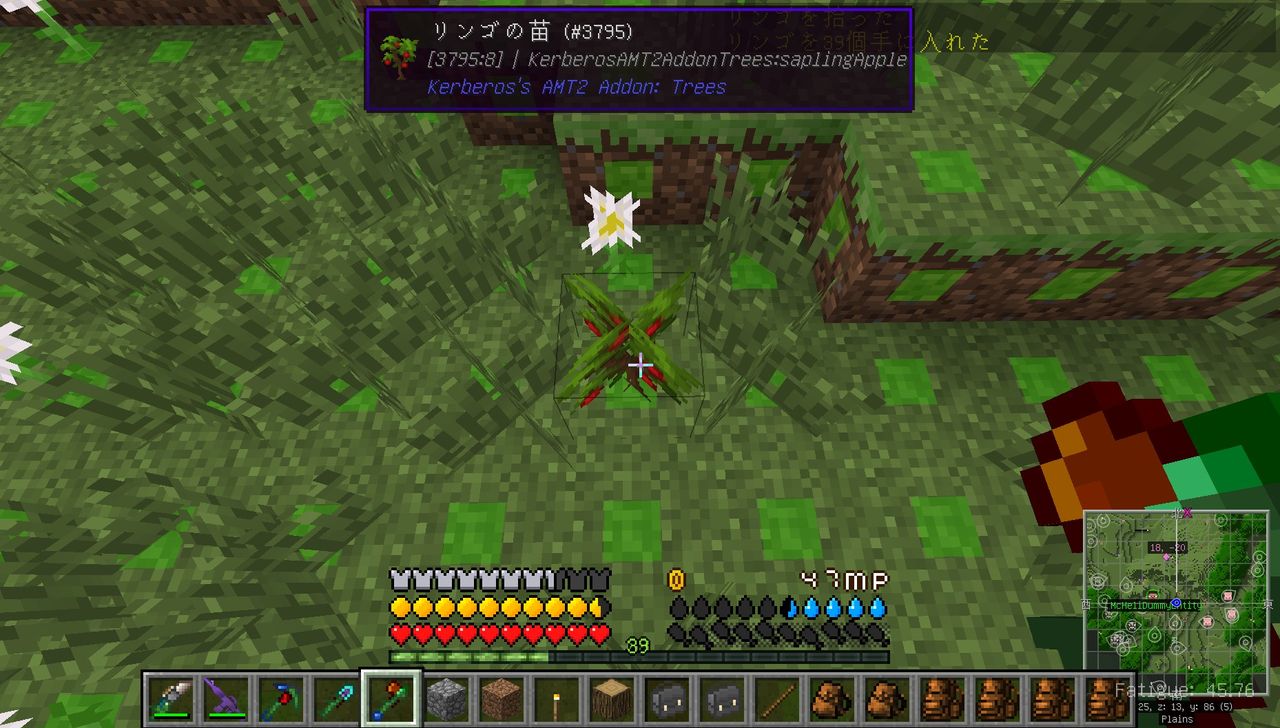The height and width of the screenshot is (728, 1280).
Task: Click the Plains biome label under the minimap
Action: pyautogui.click(x=1177, y=719)
